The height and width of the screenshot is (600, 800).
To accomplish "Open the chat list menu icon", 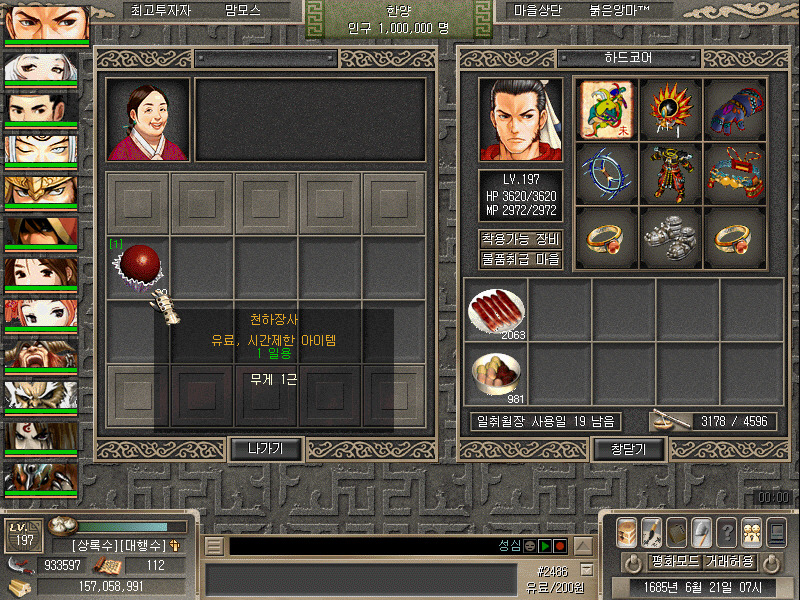I will point(214,546).
